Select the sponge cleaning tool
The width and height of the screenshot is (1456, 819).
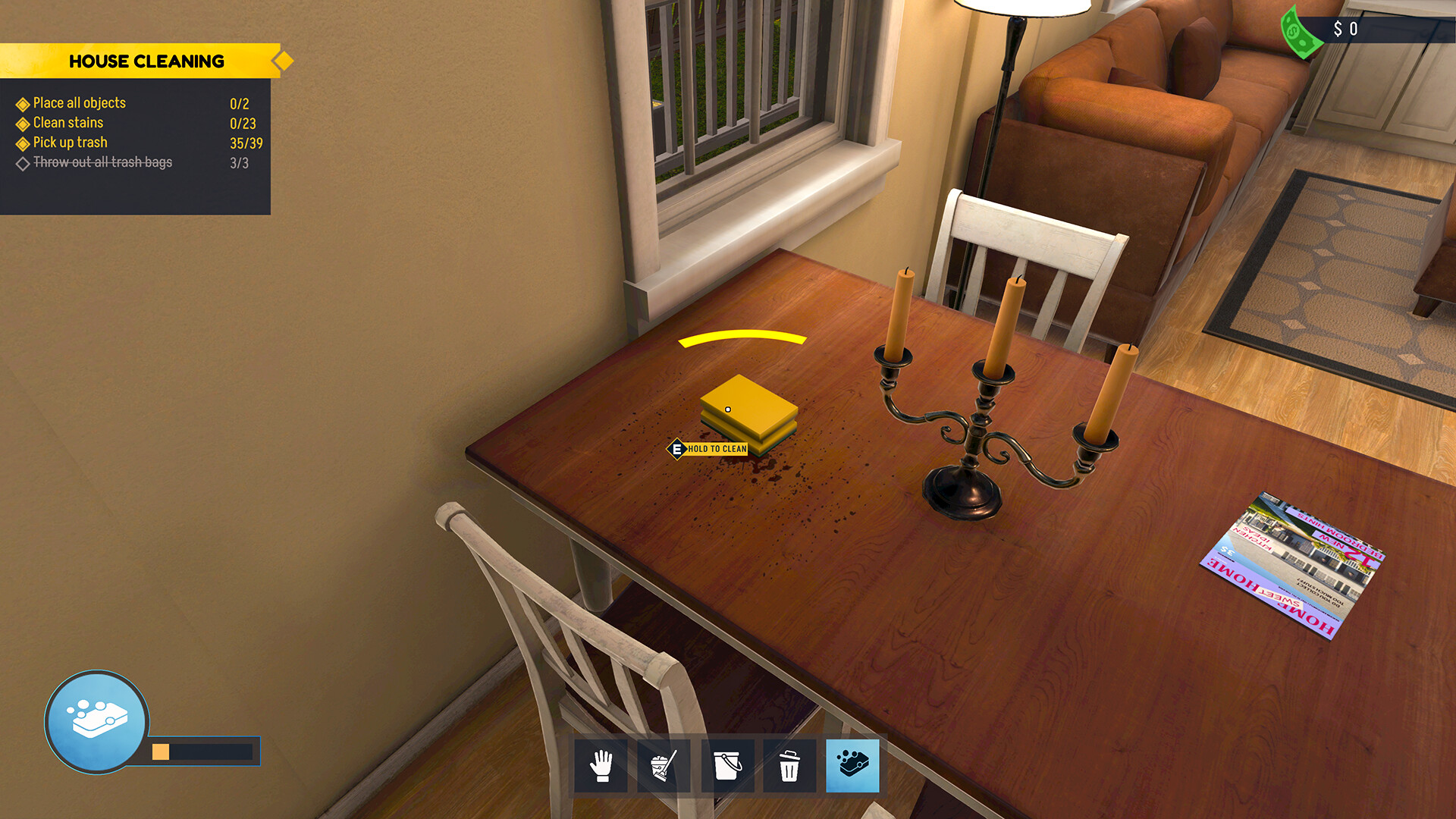click(853, 765)
